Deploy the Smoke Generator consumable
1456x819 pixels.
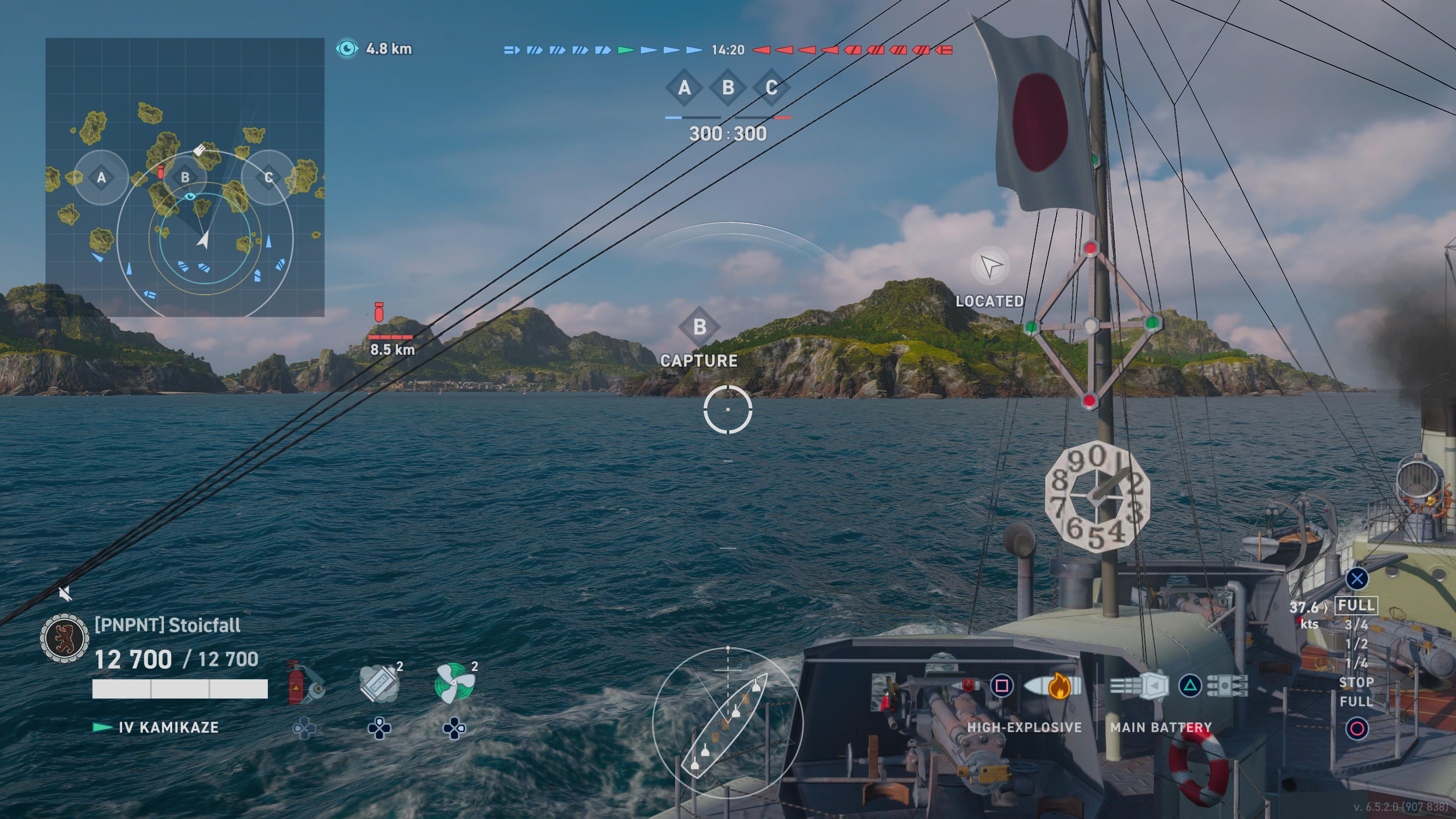coord(379,684)
